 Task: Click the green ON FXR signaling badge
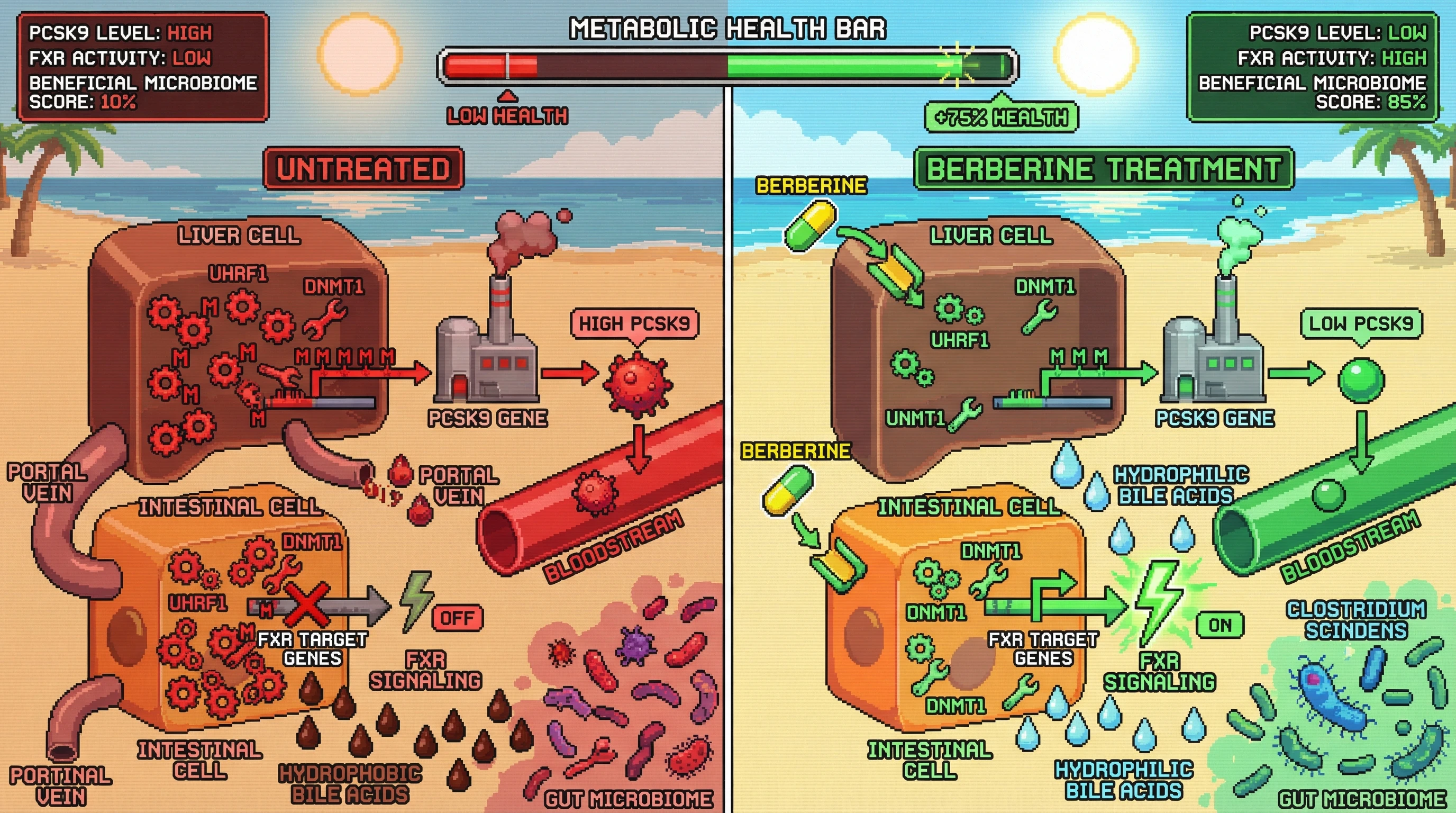pyautogui.click(x=1221, y=625)
